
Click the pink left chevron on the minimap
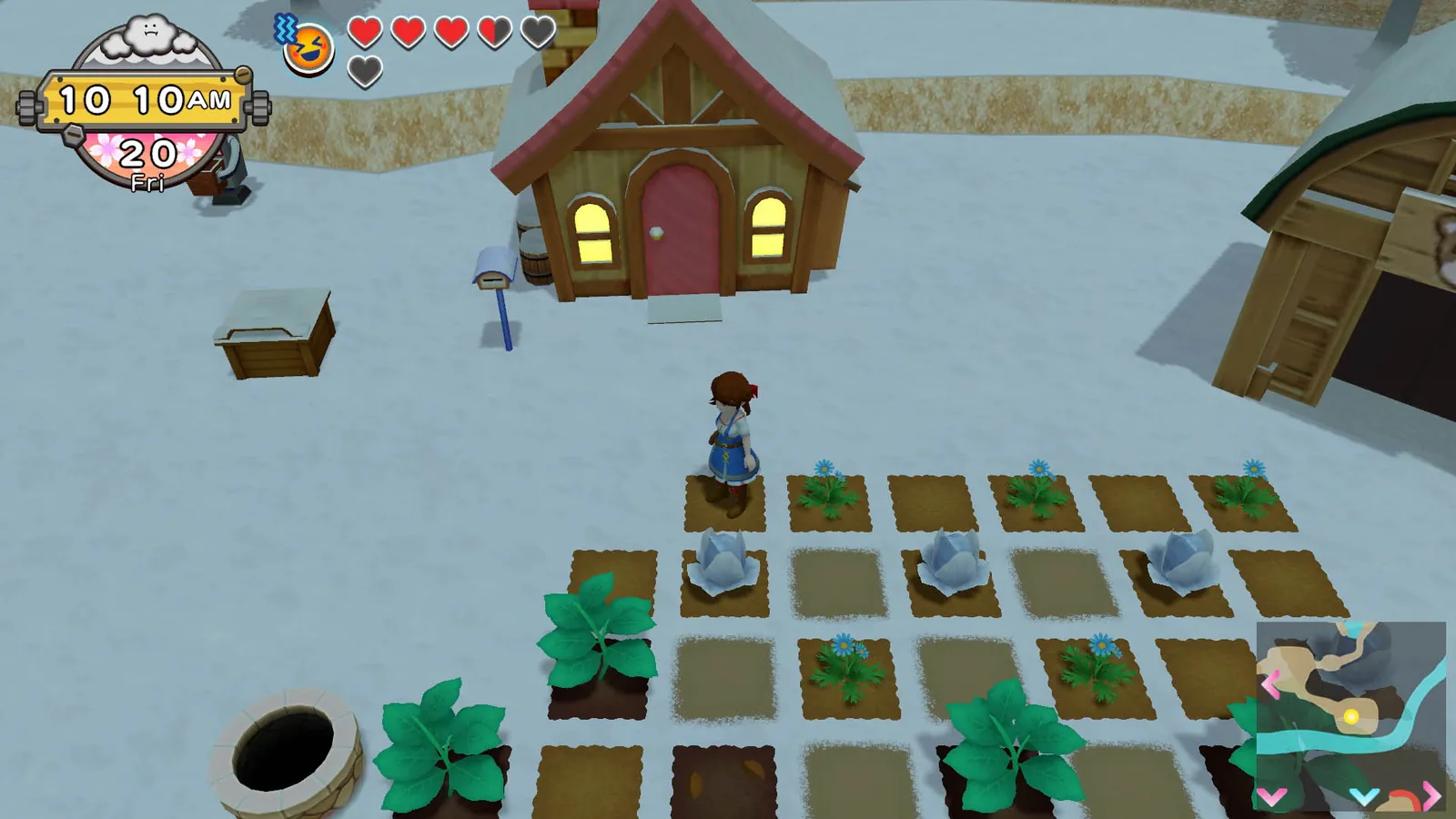click(1271, 684)
